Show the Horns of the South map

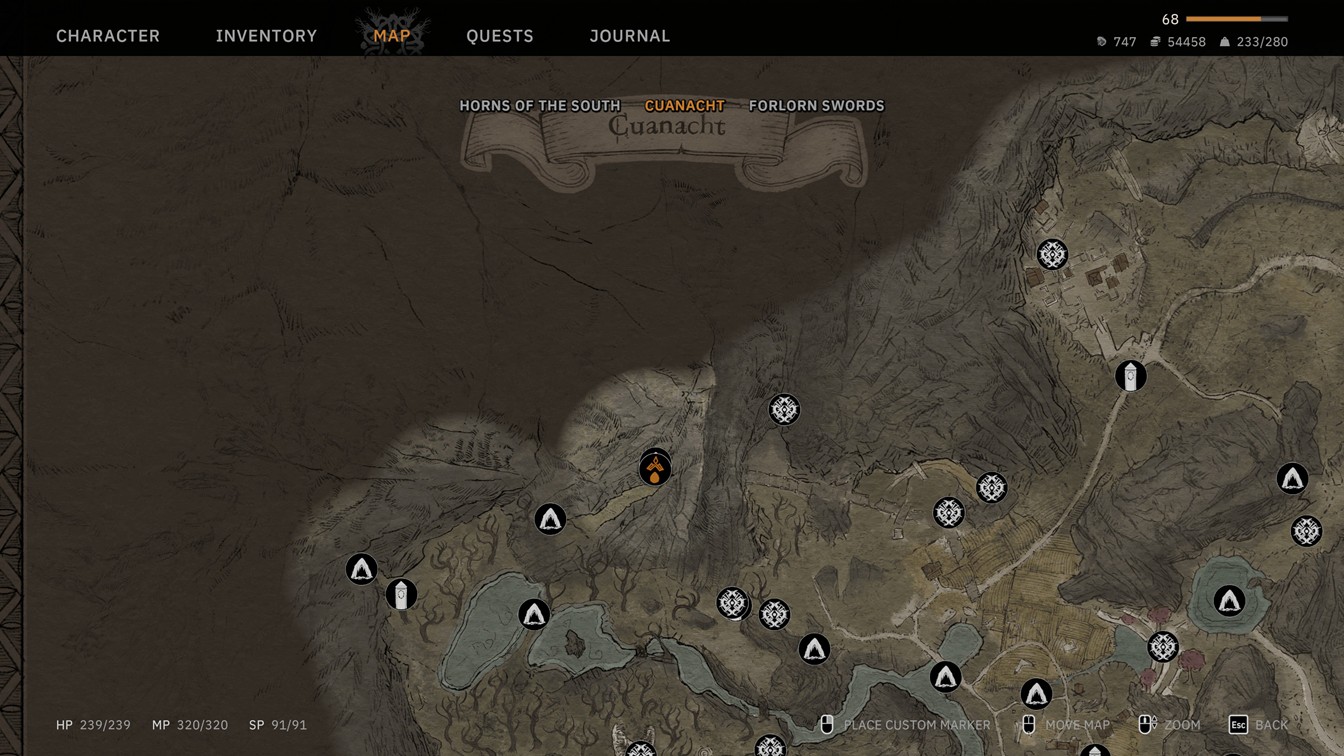click(x=540, y=106)
